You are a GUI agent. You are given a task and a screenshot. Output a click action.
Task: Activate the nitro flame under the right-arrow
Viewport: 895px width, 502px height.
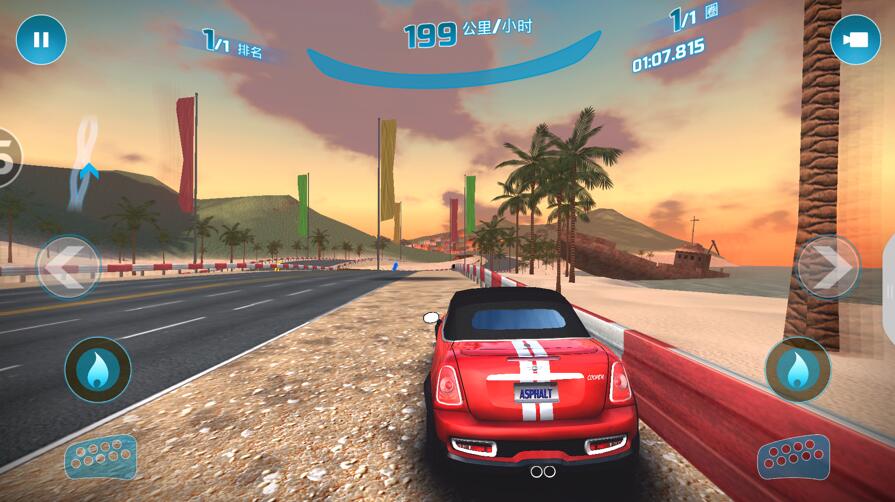(x=797, y=370)
